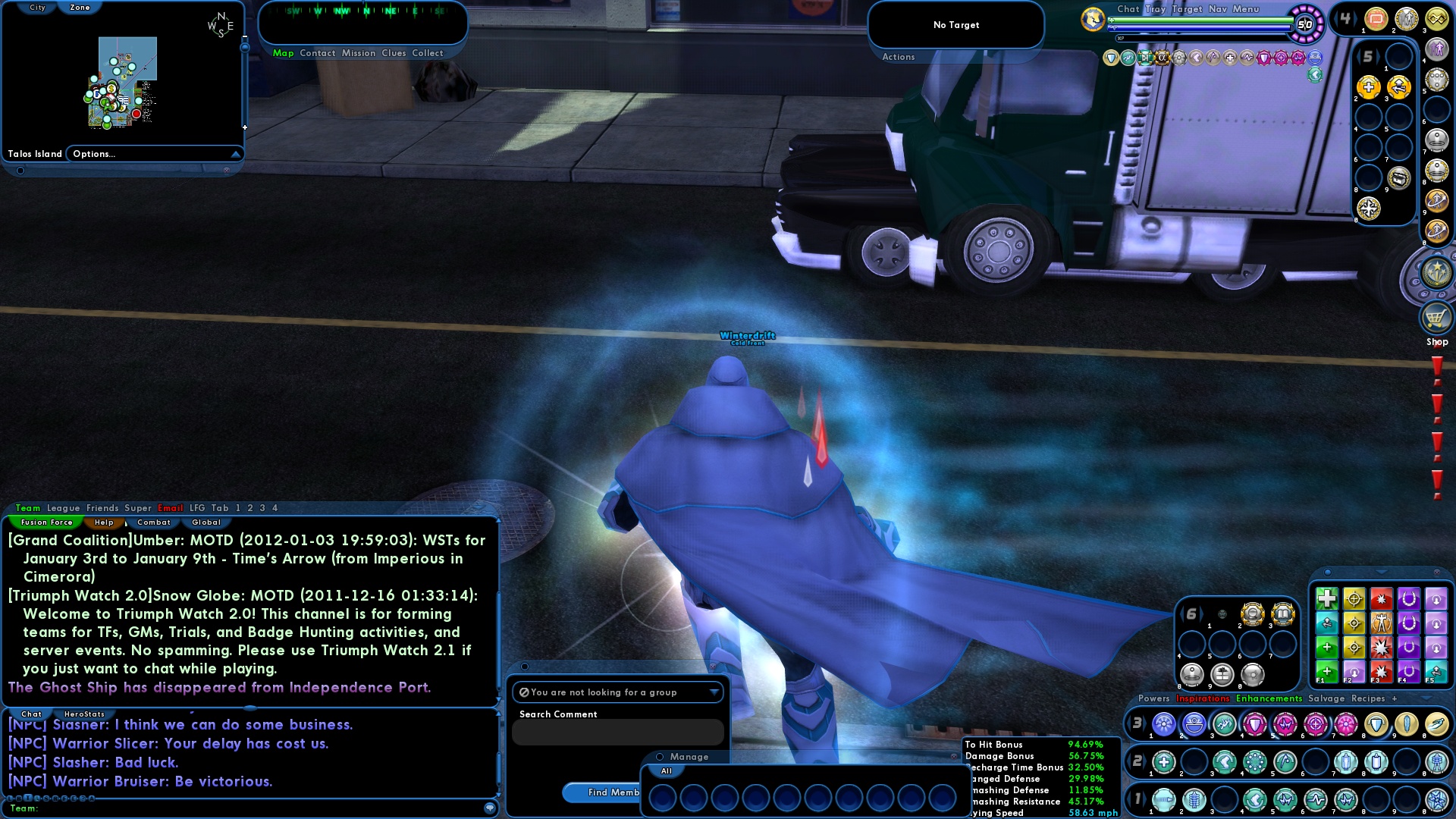The width and height of the screenshot is (1456, 819).
Task: Toggle the Map window via the Map button
Action: pyautogui.click(x=284, y=53)
